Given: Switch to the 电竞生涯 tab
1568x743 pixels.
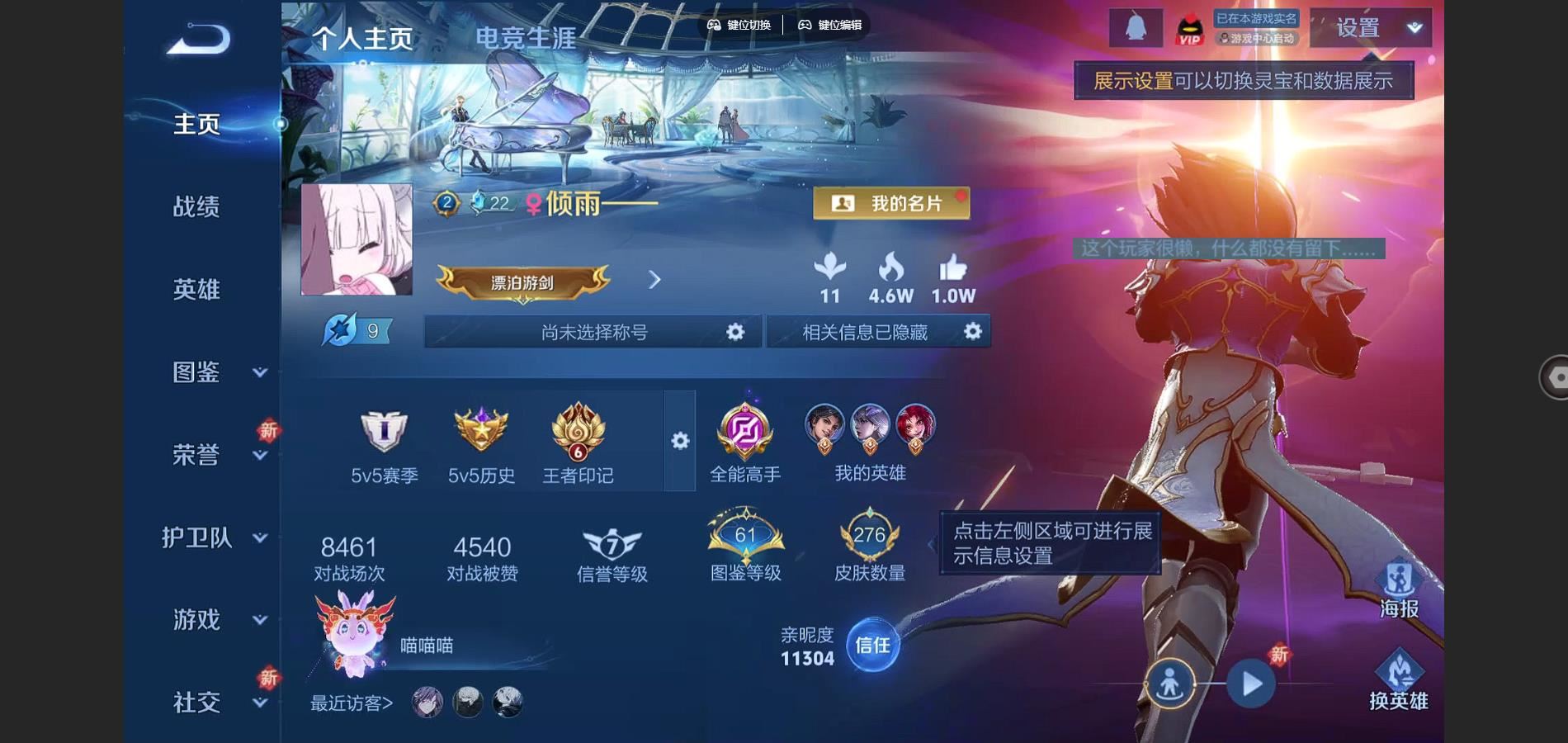Looking at the screenshot, I should tap(525, 38).
